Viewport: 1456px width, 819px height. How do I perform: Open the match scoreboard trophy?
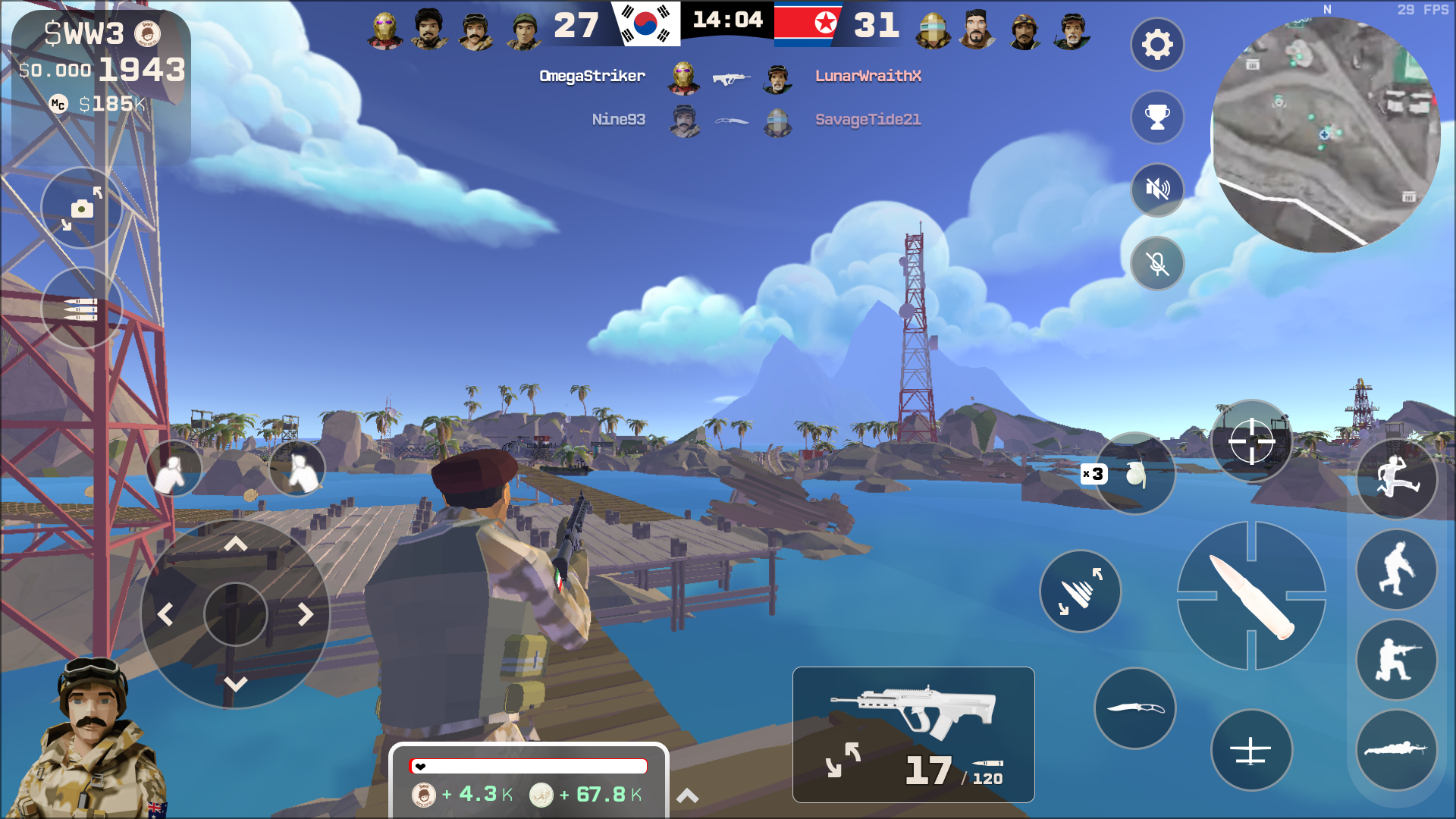coord(1156,117)
